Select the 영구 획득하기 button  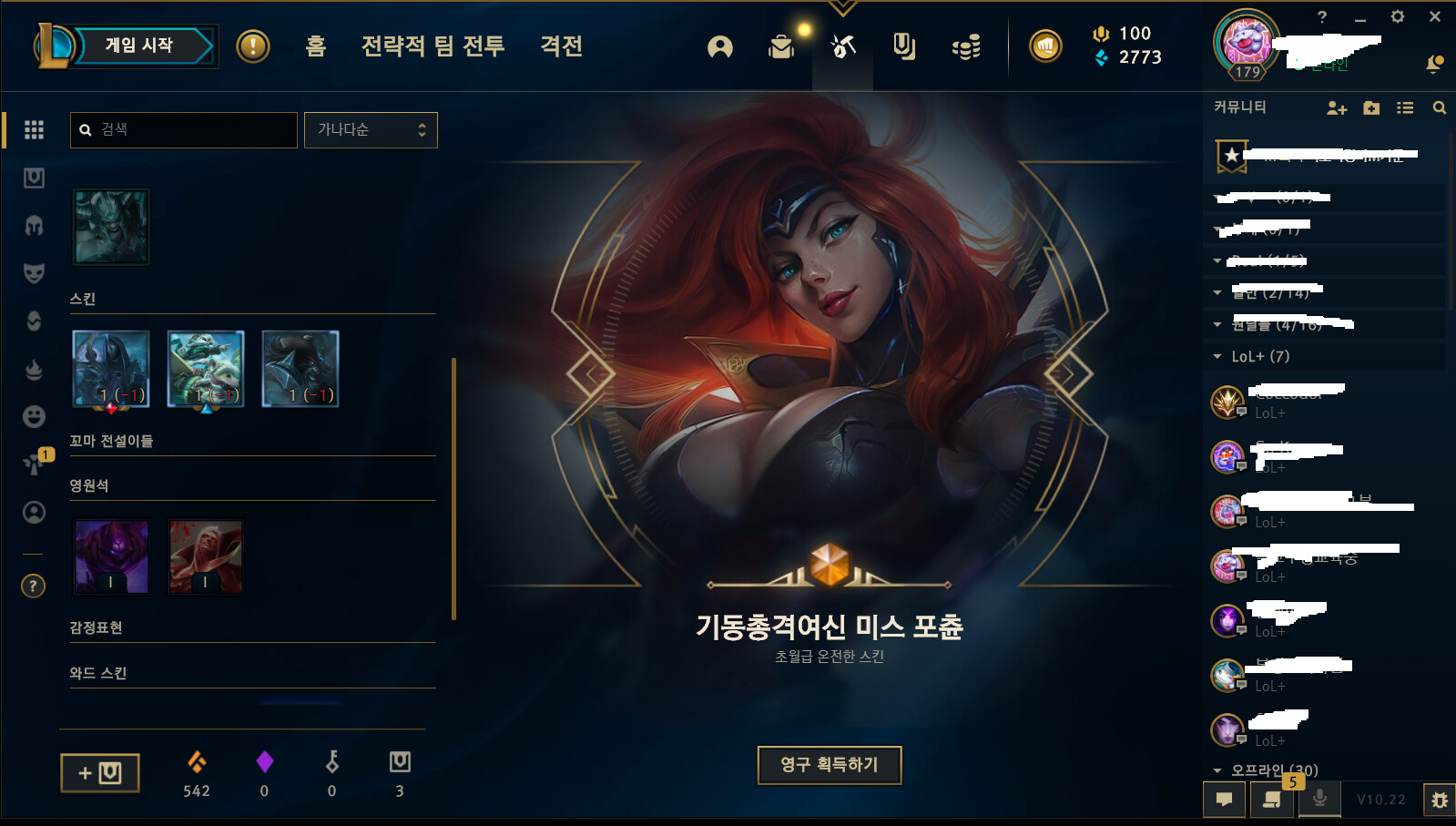829,764
